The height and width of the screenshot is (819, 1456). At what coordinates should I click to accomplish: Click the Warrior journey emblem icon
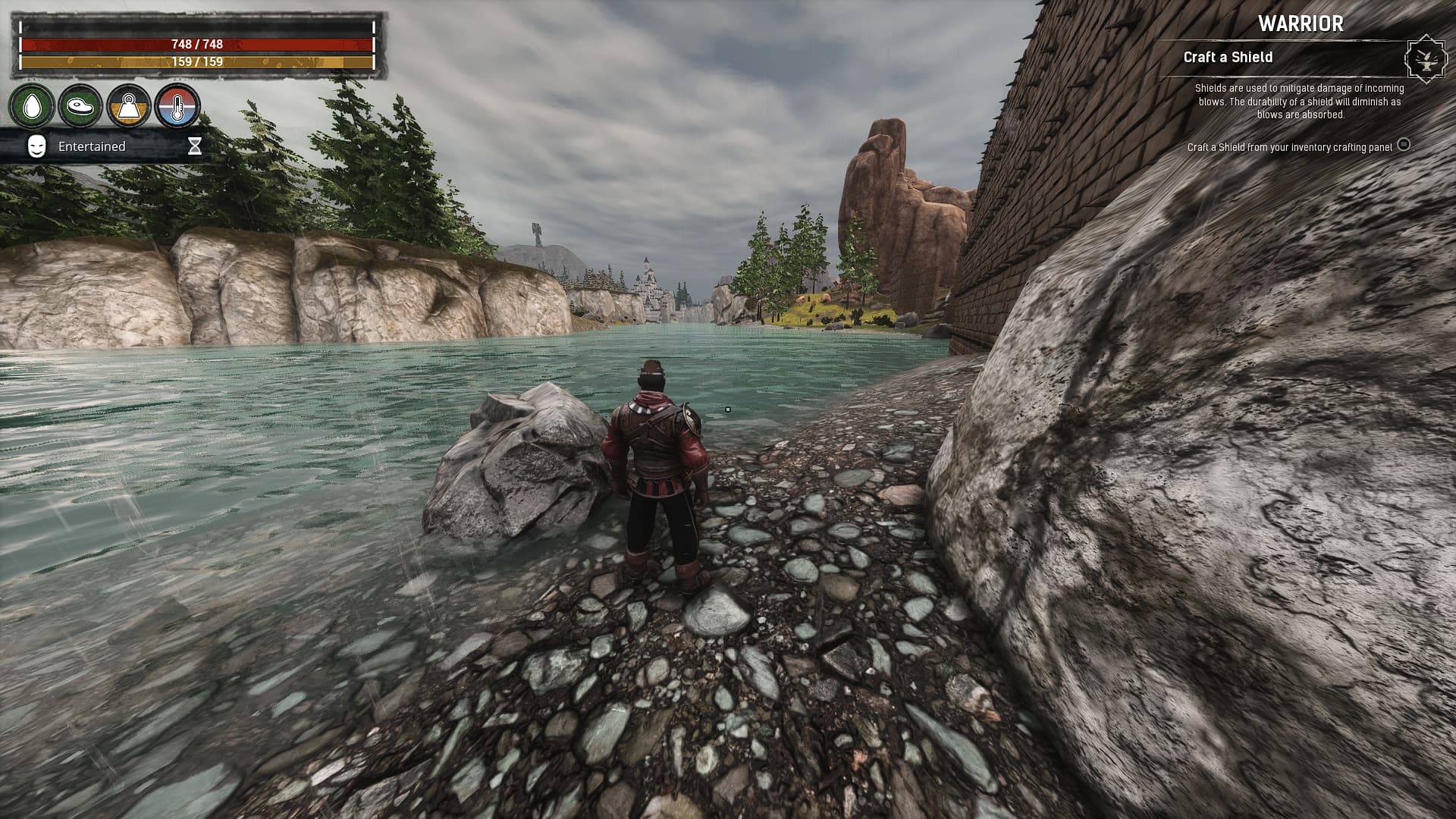pyautogui.click(x=1424, y=58)
